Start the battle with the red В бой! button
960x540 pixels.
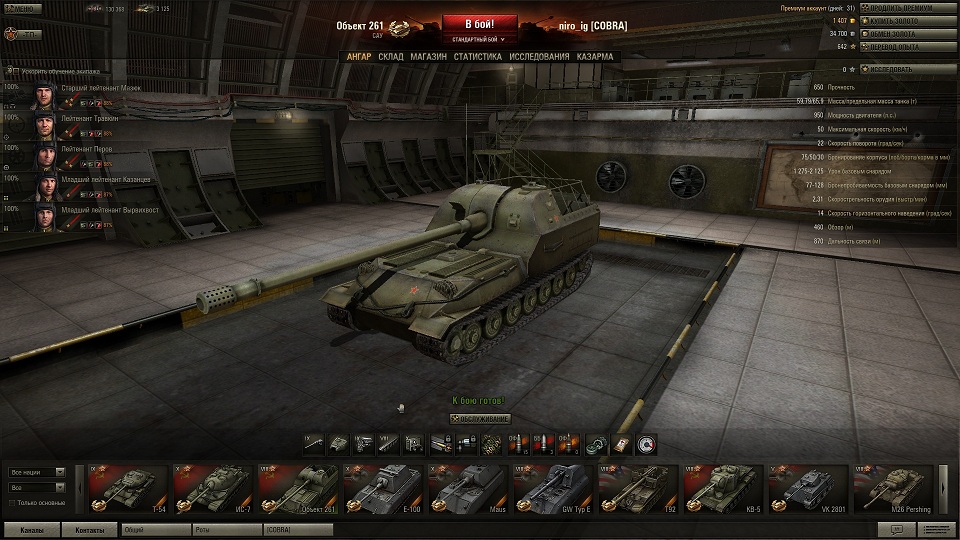click(479, 23)
